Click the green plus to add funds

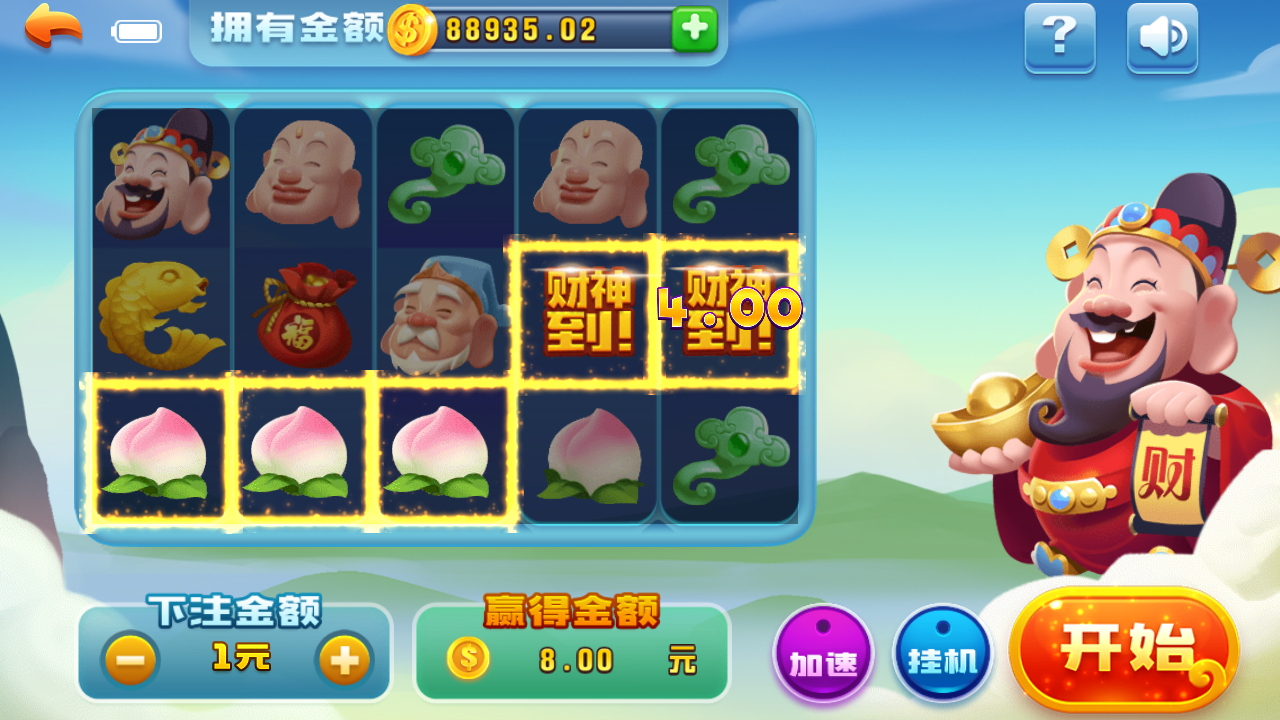[693, 31]
